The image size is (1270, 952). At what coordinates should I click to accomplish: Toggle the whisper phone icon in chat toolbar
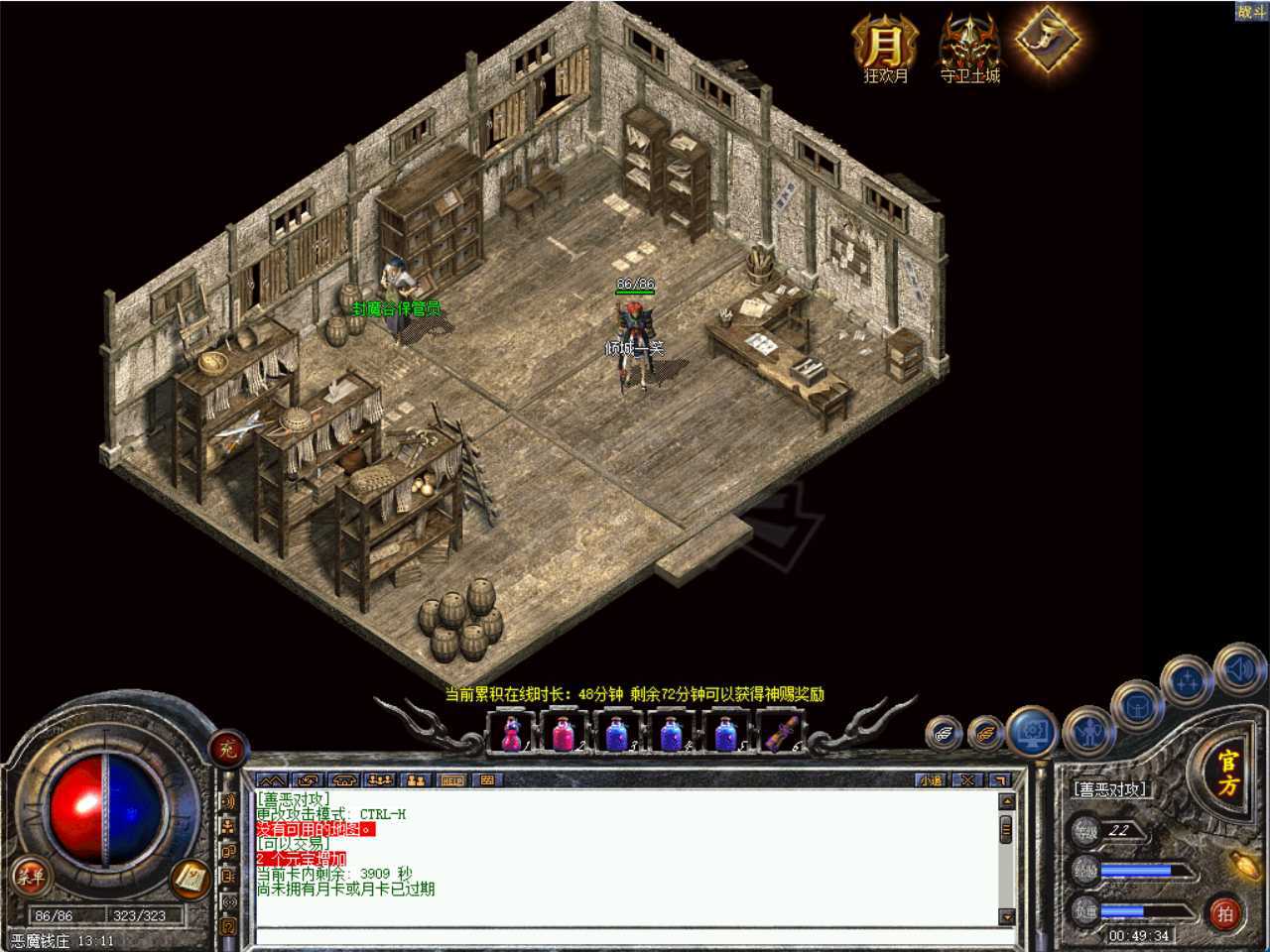point(344,780)
